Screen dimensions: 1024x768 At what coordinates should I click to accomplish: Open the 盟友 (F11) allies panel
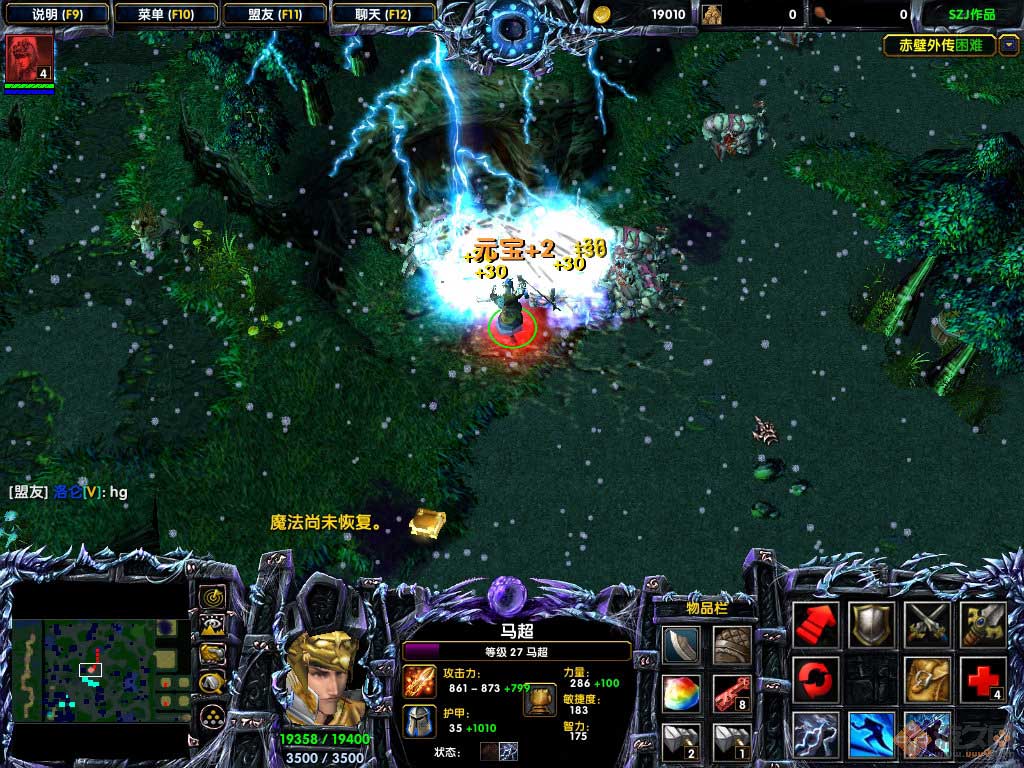(275, 14)
